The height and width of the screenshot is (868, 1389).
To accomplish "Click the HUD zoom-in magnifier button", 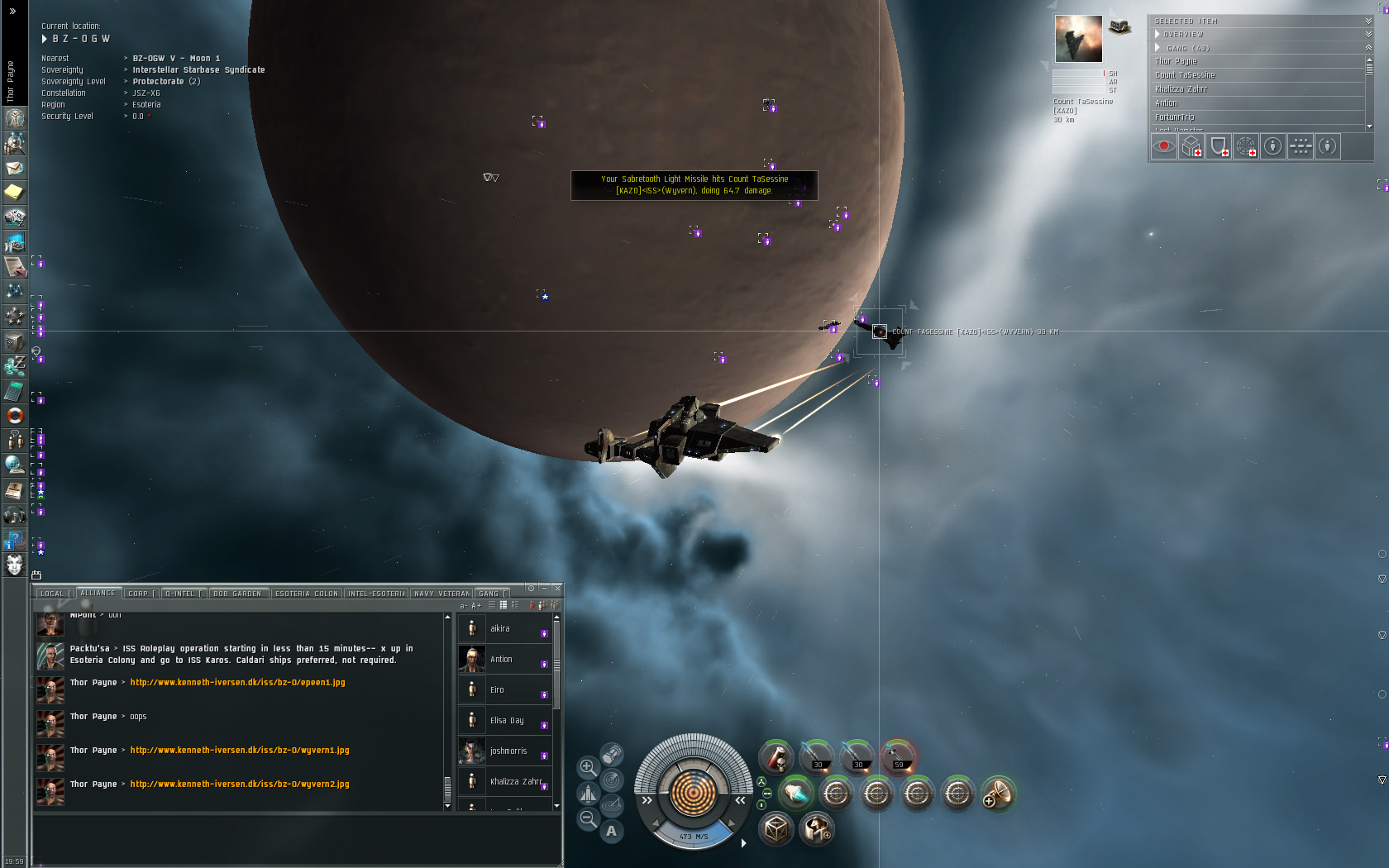I will coord(587,767).
